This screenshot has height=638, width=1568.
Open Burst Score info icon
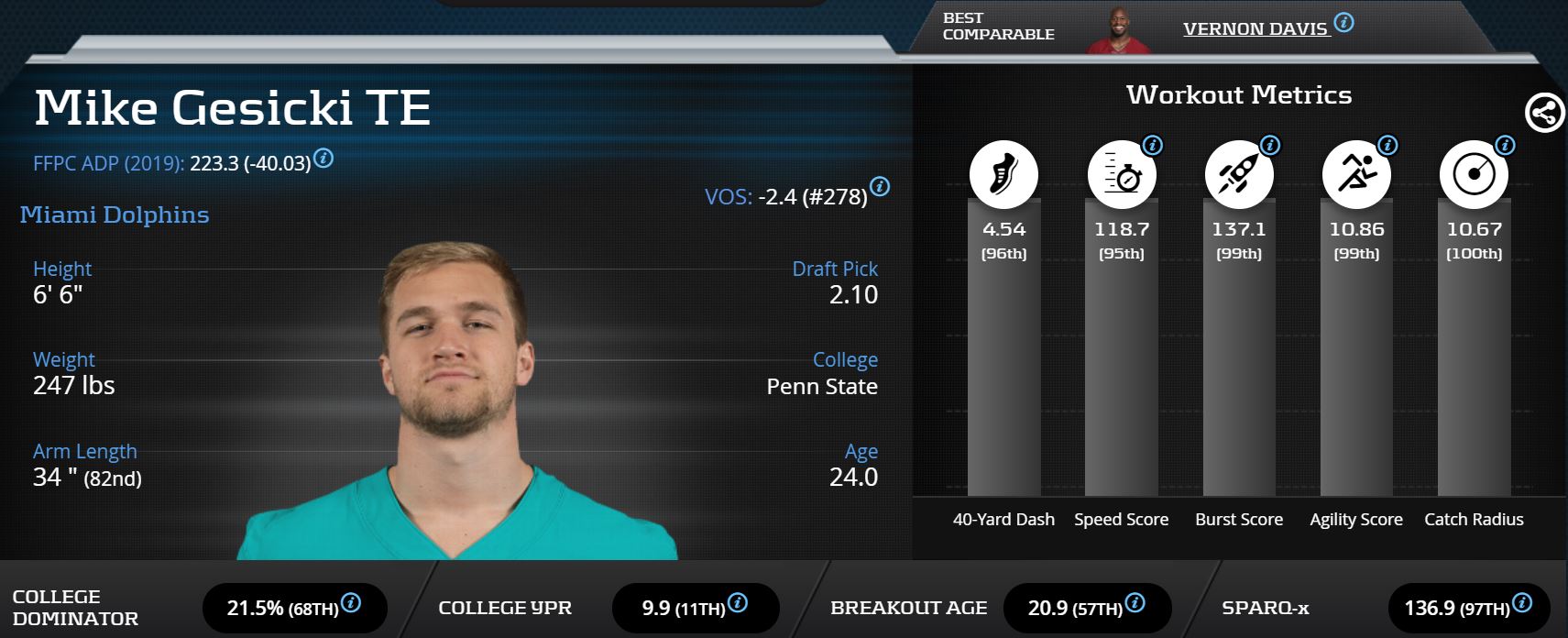tap(1270, 145)
